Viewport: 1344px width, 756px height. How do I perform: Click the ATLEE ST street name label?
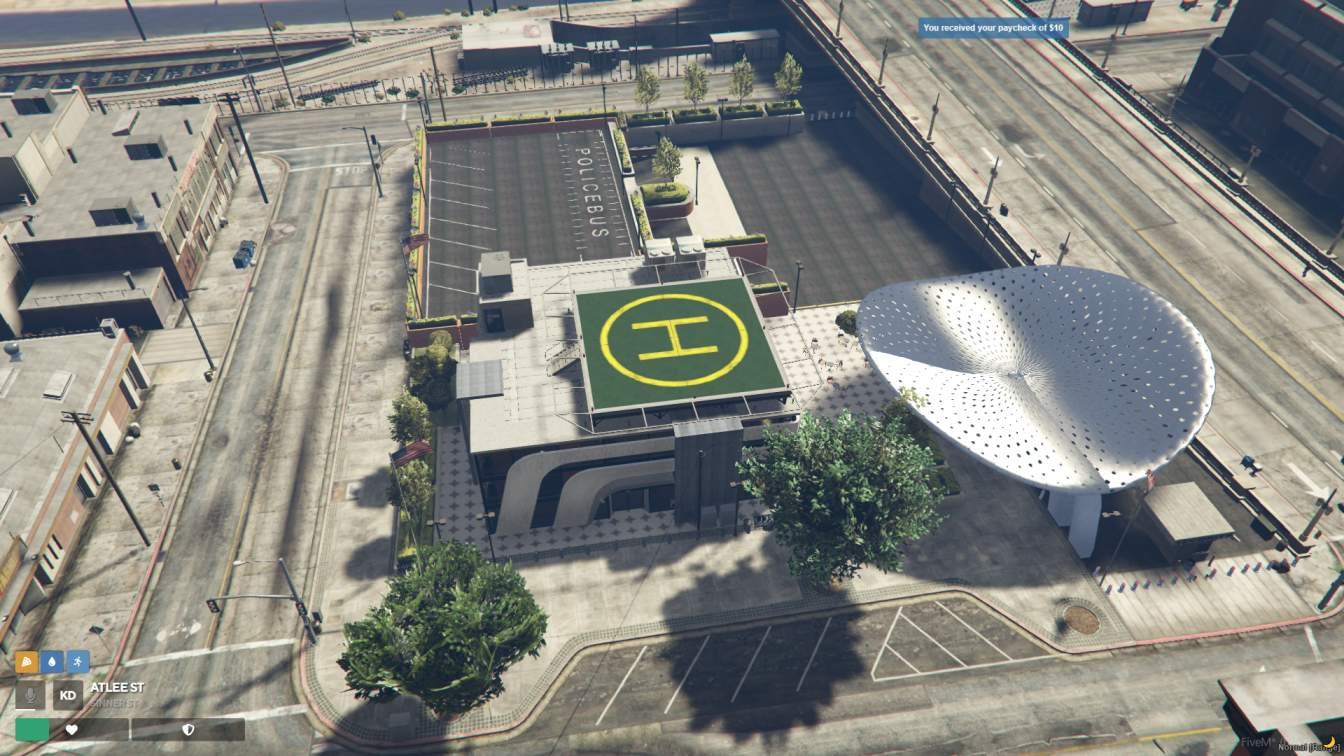tap(116, 687)
